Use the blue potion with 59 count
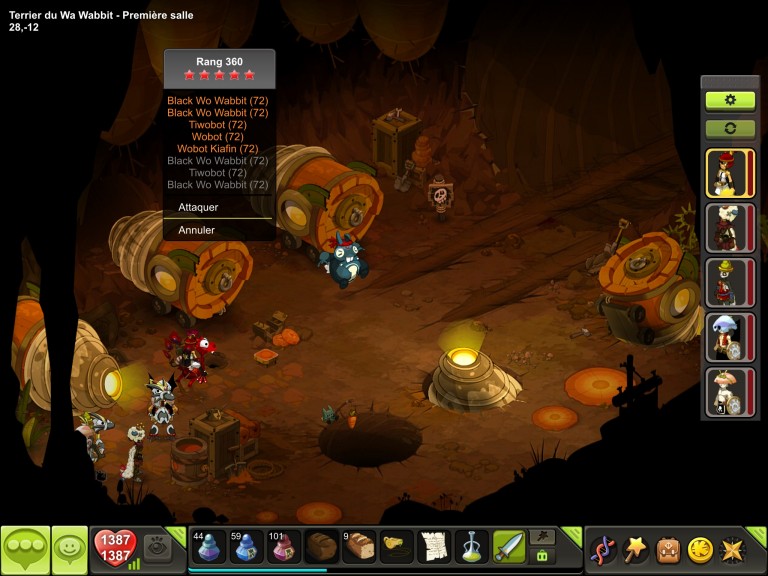Image resolution: width=768 pixels, height=576 pixels. click(x=247, y=547)
